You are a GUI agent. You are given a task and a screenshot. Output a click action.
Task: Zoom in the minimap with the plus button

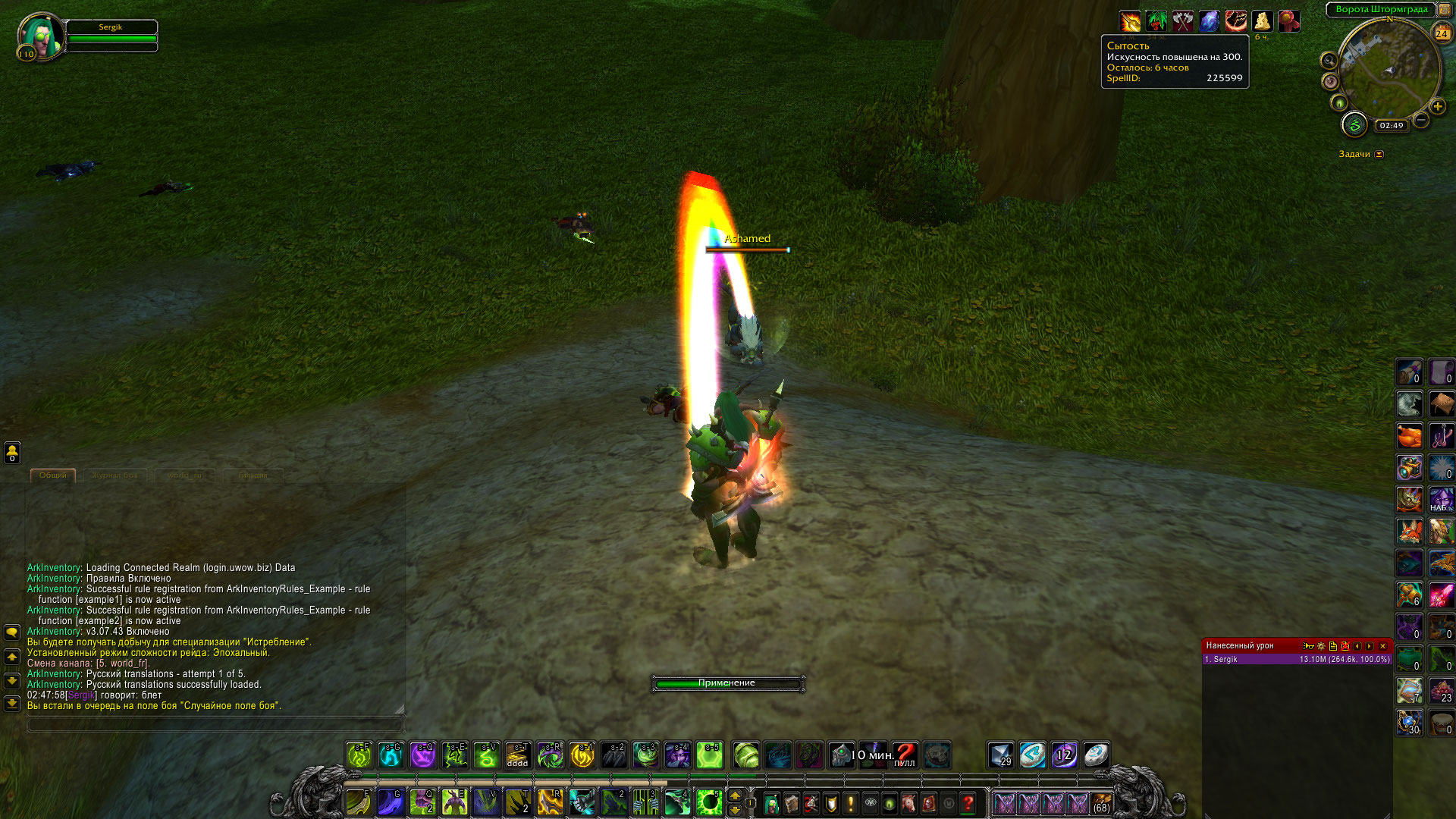tap(1437, 107)
